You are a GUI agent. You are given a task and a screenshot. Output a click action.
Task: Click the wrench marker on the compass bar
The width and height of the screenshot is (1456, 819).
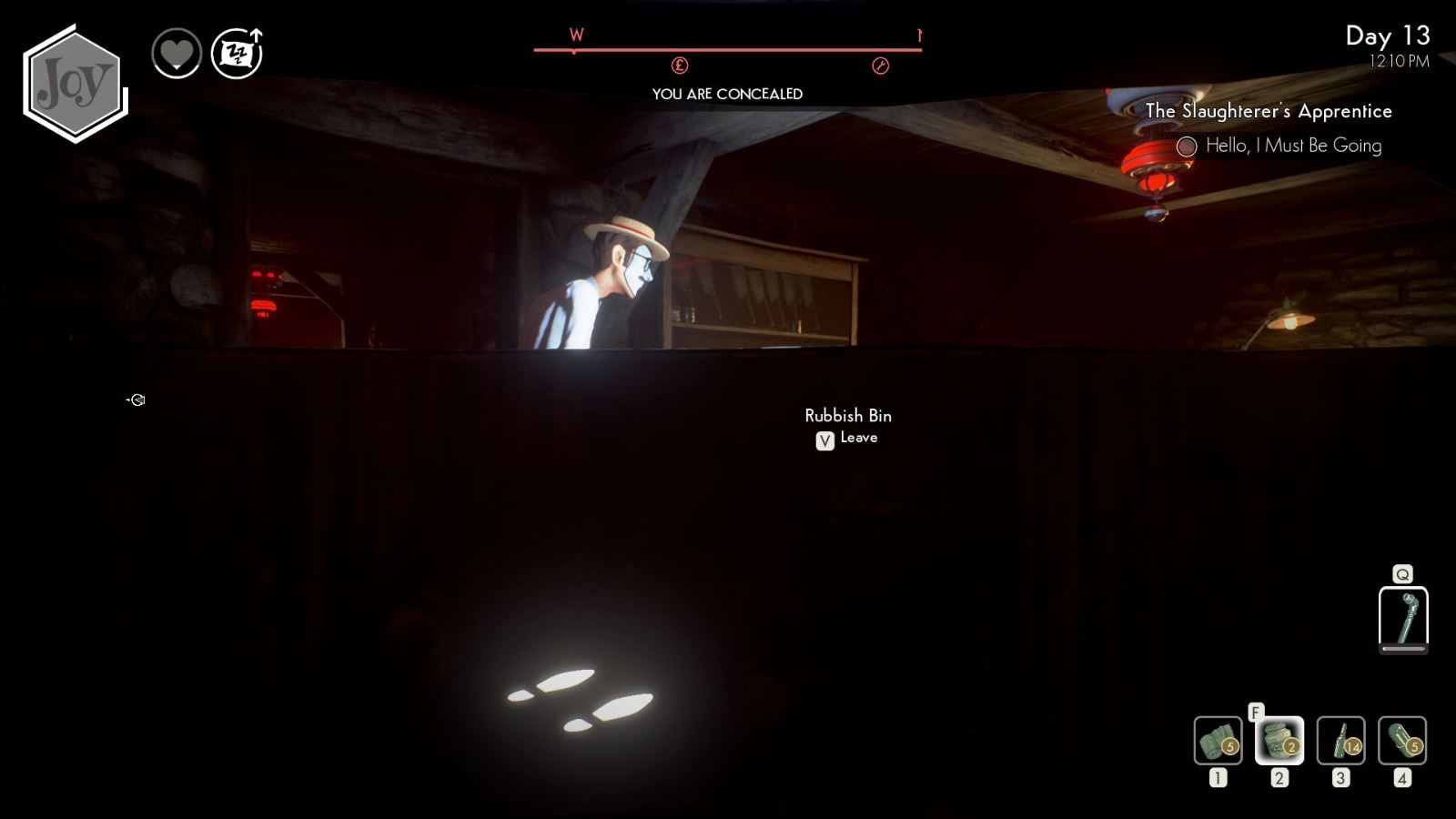(x=880, y=66)
